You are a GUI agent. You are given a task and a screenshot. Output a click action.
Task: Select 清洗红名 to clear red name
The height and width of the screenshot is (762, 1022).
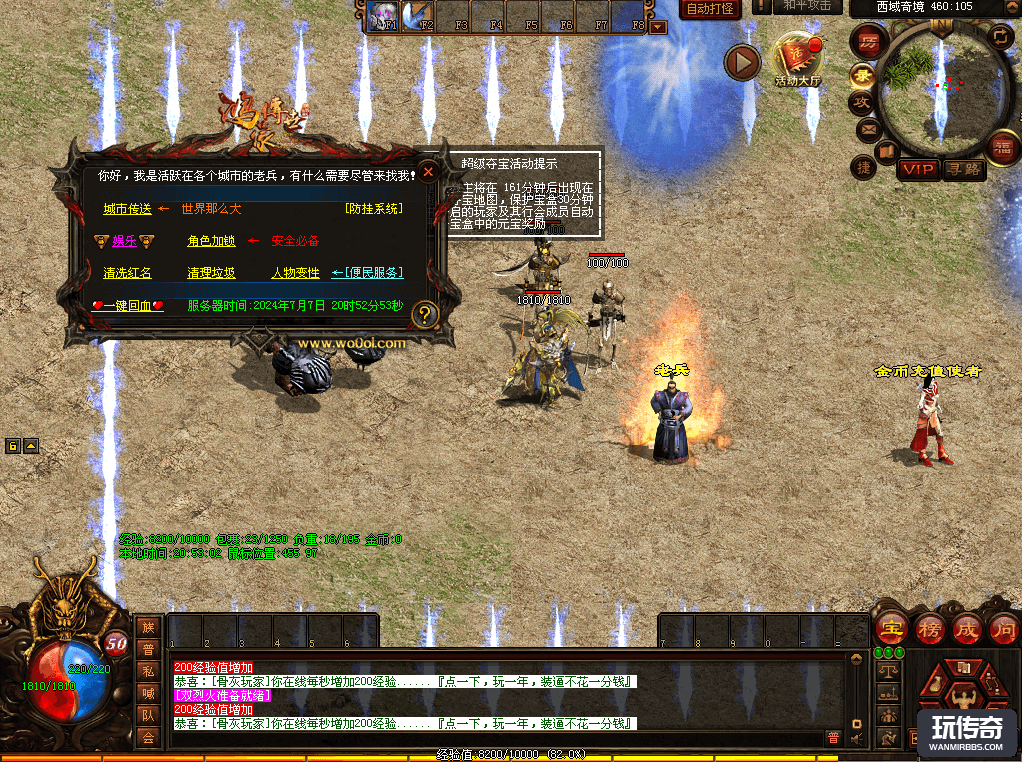click(x=127, y=273)
